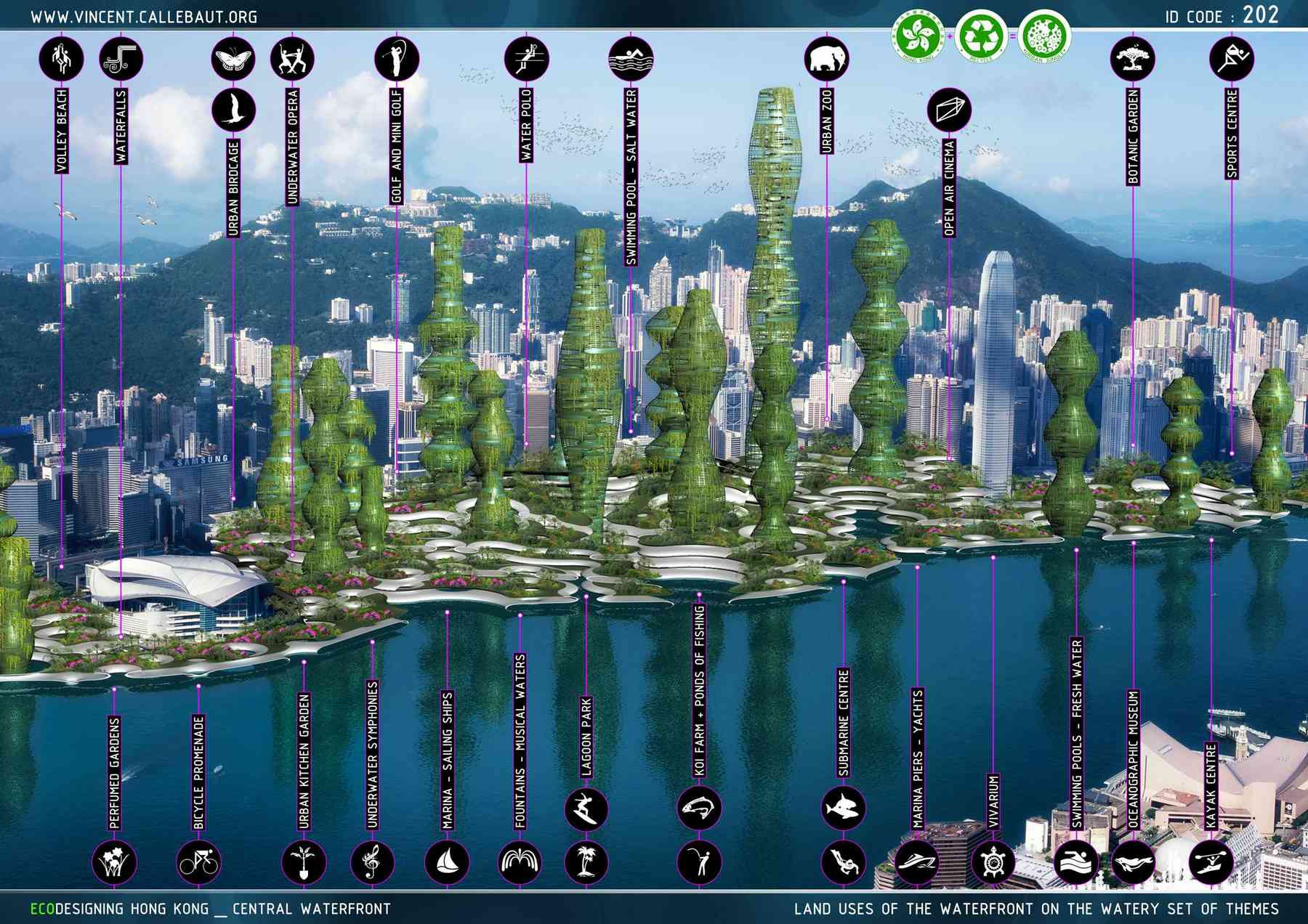1308x924 pixels.
Task: Open the Fountains Musical Waters icon
Action: coord(520,862)
